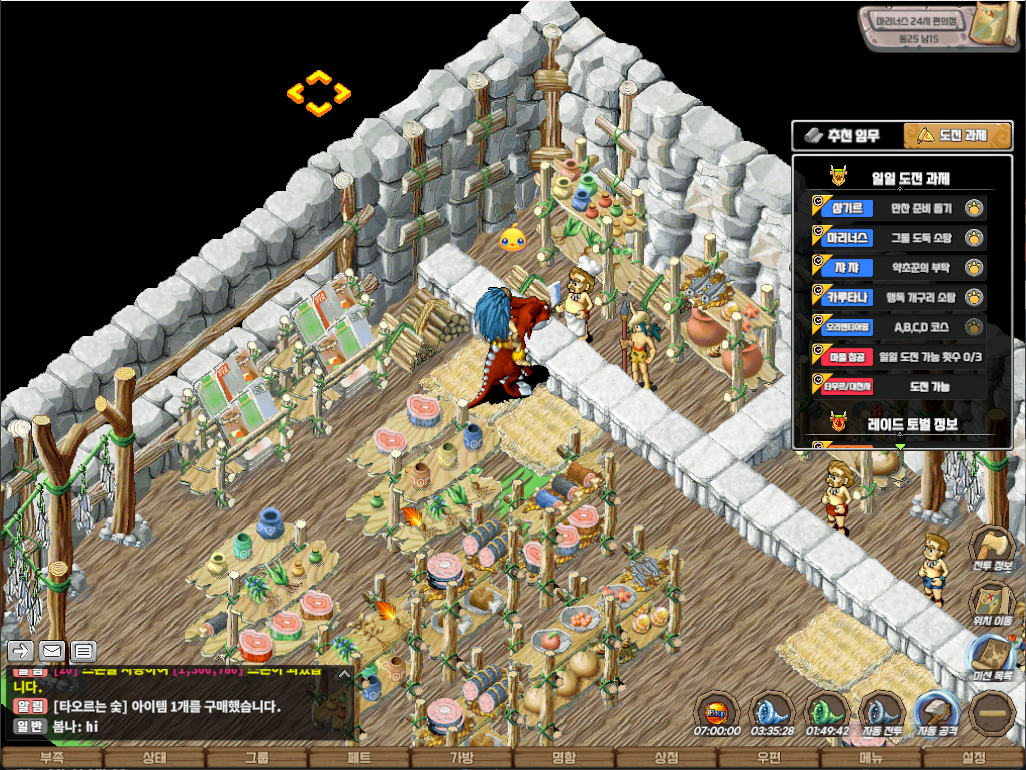Toggle 자동 전투 auto battle

[x=883, y=715]
